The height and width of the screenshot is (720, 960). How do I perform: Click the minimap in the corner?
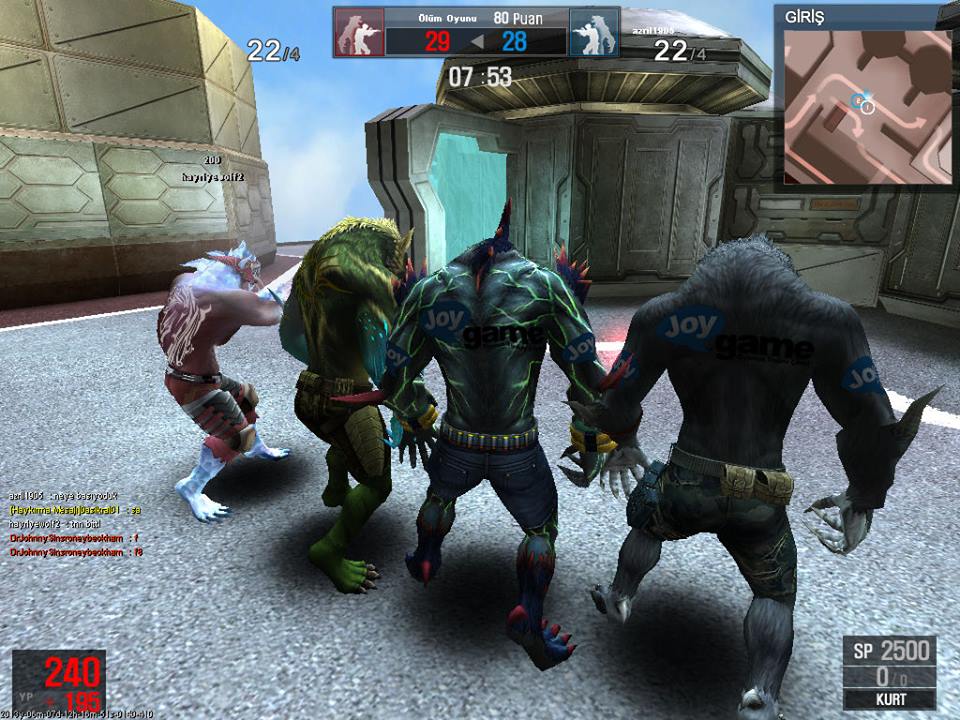866,106
